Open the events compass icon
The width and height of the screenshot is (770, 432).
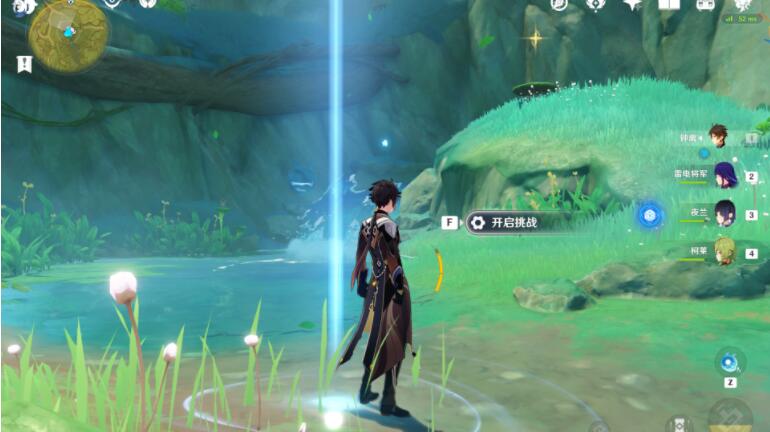[x=595, y=4]
